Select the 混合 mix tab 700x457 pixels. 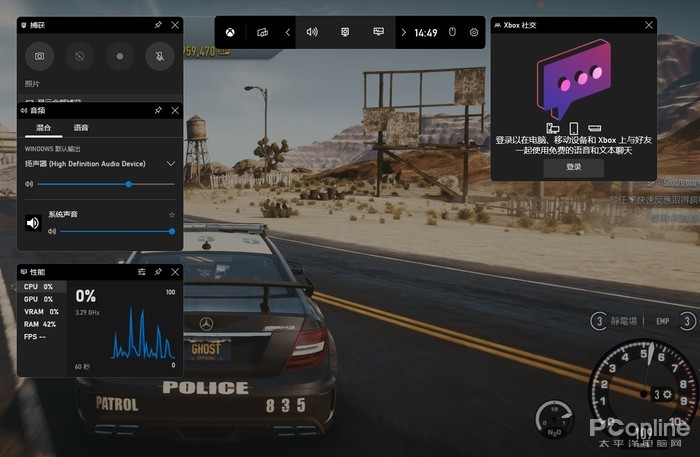pyautogui.click(x=43, y=128)
